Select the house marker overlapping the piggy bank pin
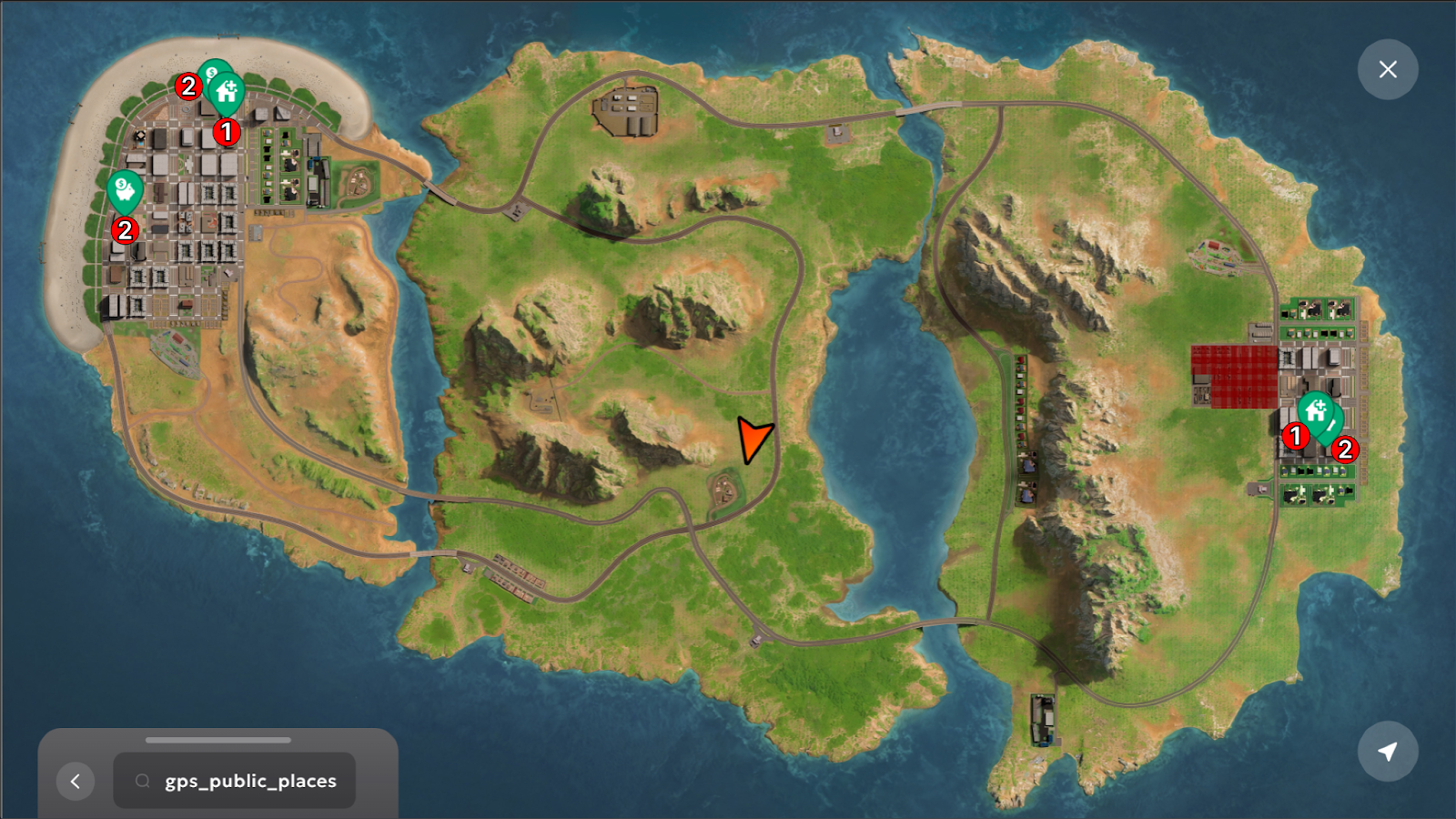The height and width of the screenshot is (819, 1456). [227, 92]
